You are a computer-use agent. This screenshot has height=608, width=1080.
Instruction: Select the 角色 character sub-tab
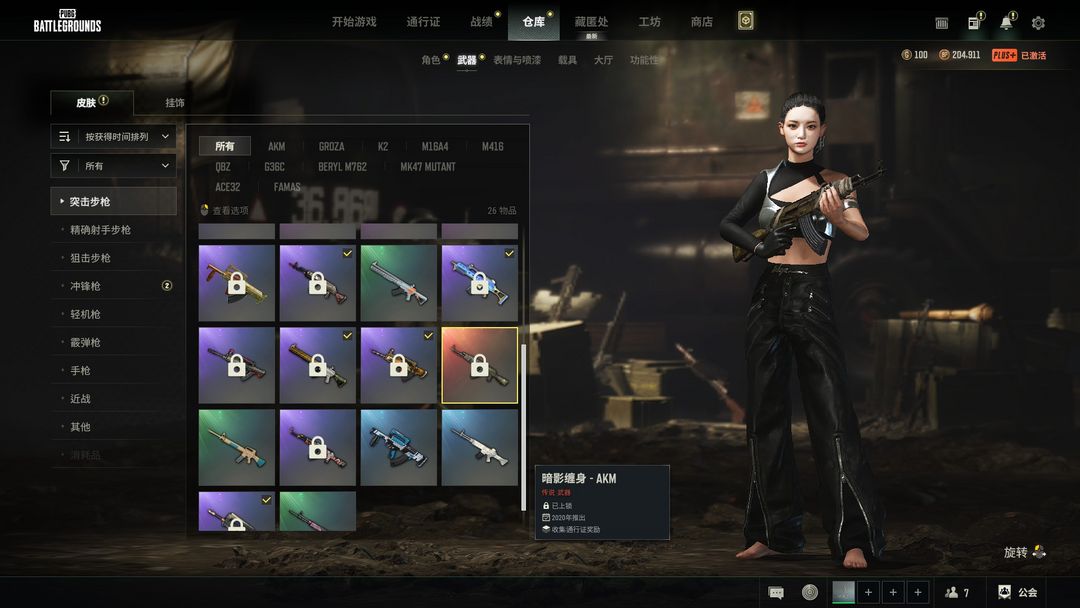click(x=431, y=60)
